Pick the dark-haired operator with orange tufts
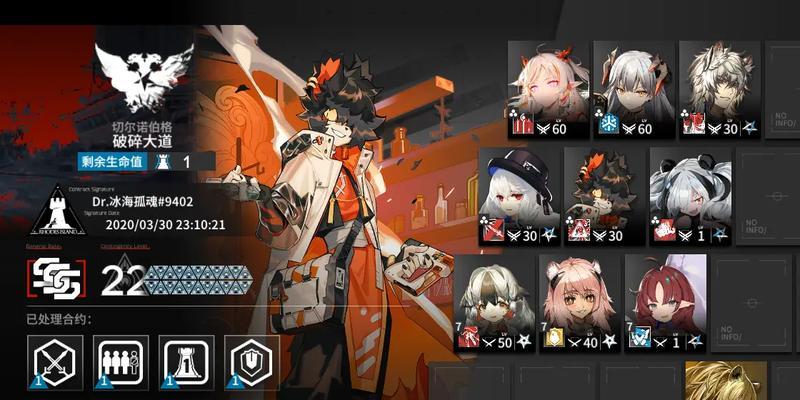 pos(603,197)
